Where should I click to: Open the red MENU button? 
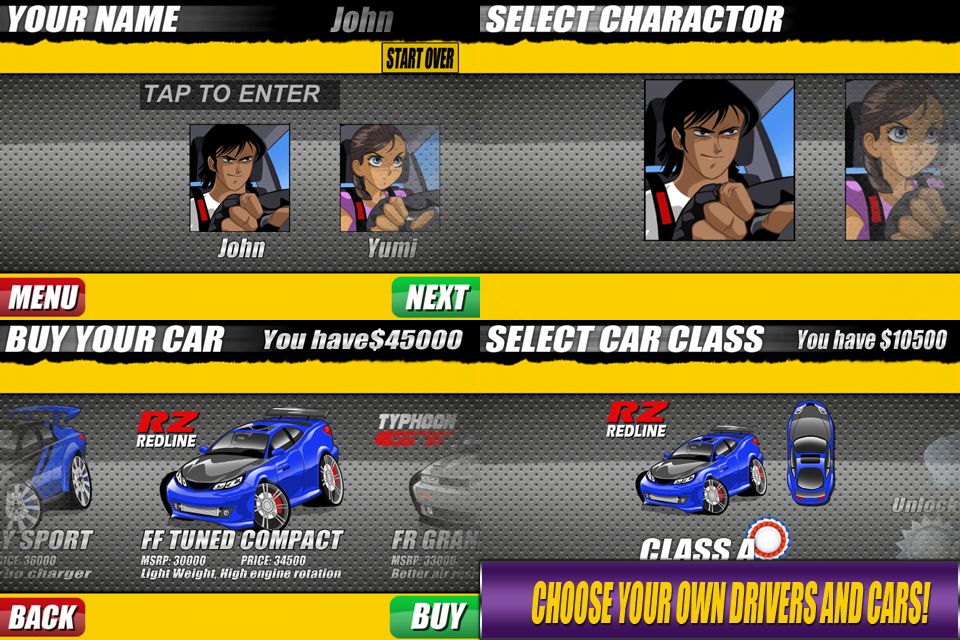point(43,297)
